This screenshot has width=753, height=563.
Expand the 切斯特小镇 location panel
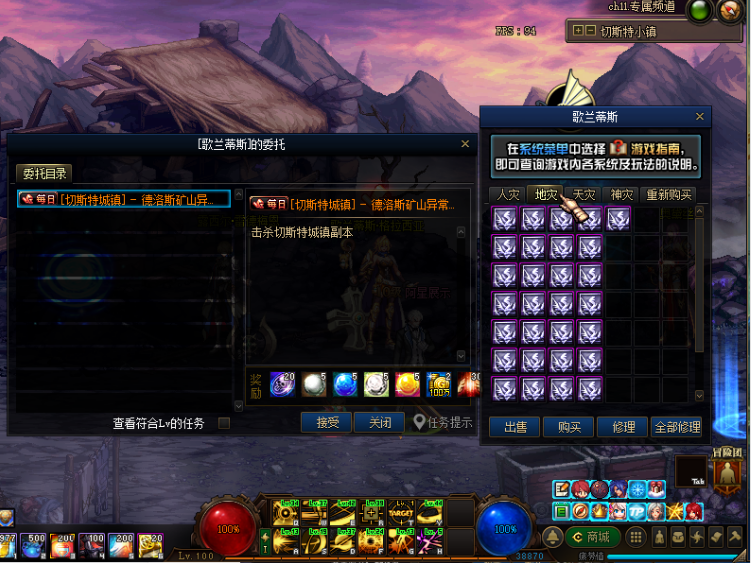tap(577, 31)
